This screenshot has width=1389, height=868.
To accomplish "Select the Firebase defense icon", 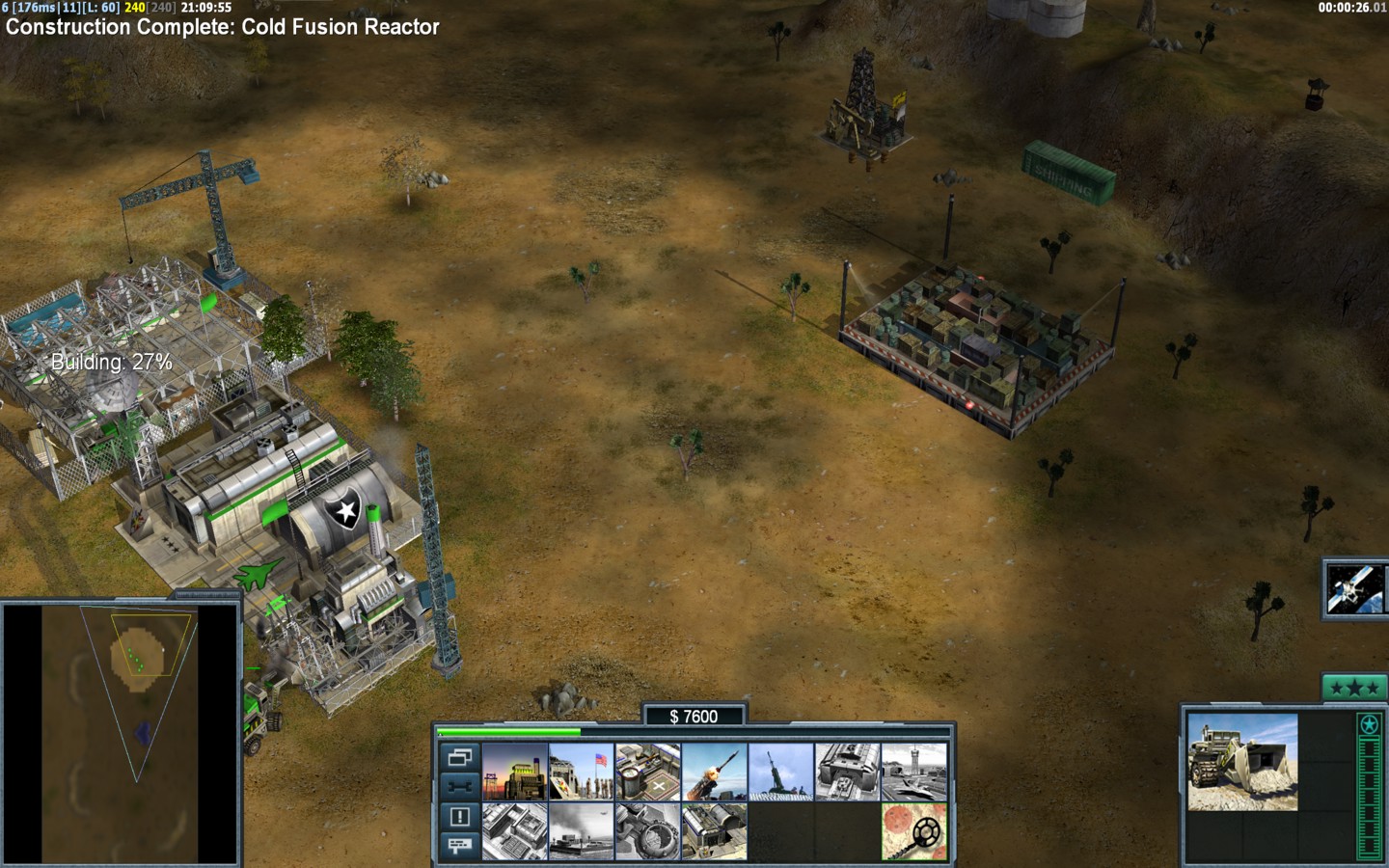I will pyautogui.click(x=781, y=772).
